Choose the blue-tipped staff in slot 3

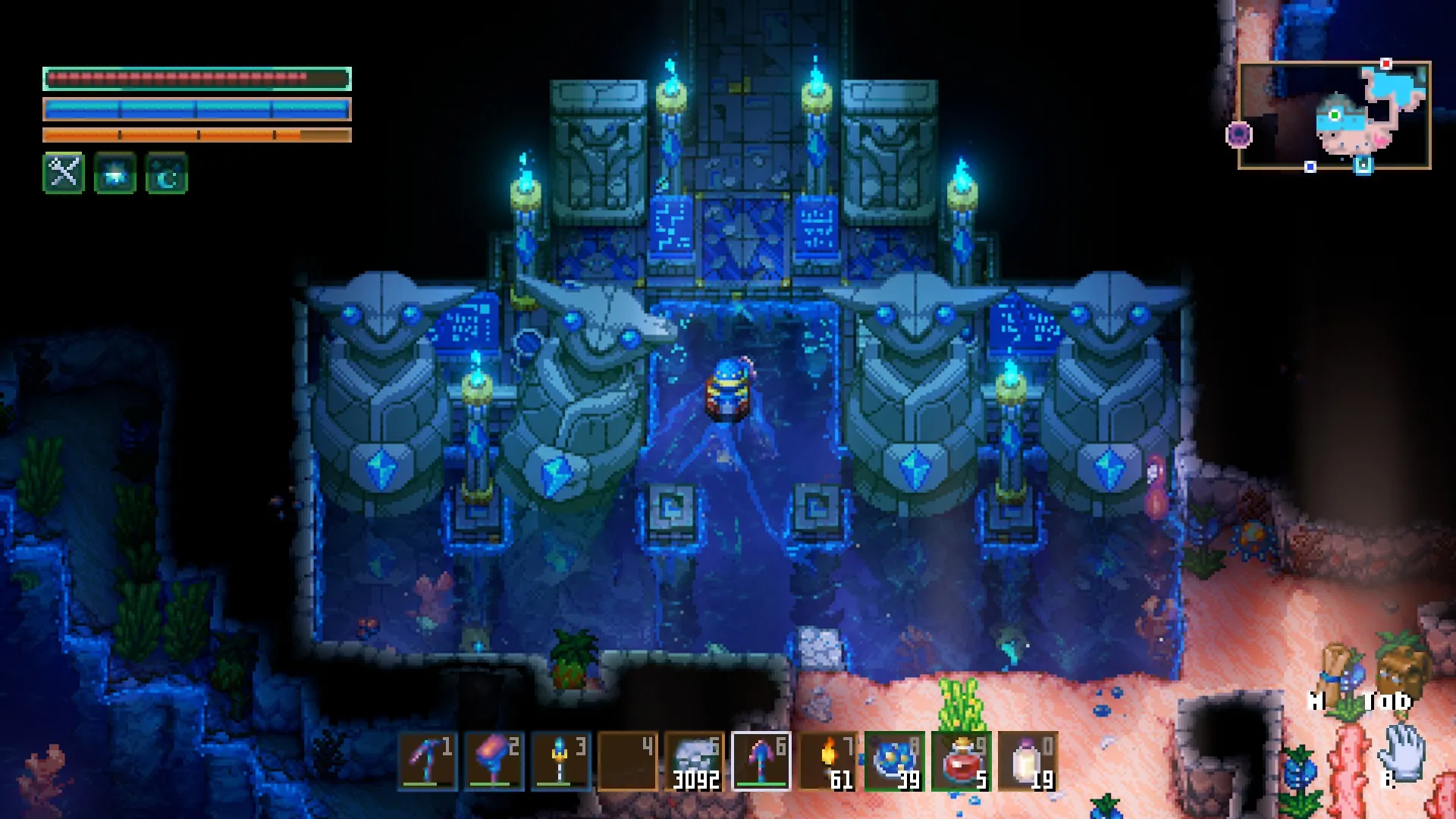(x=561, y=761)
